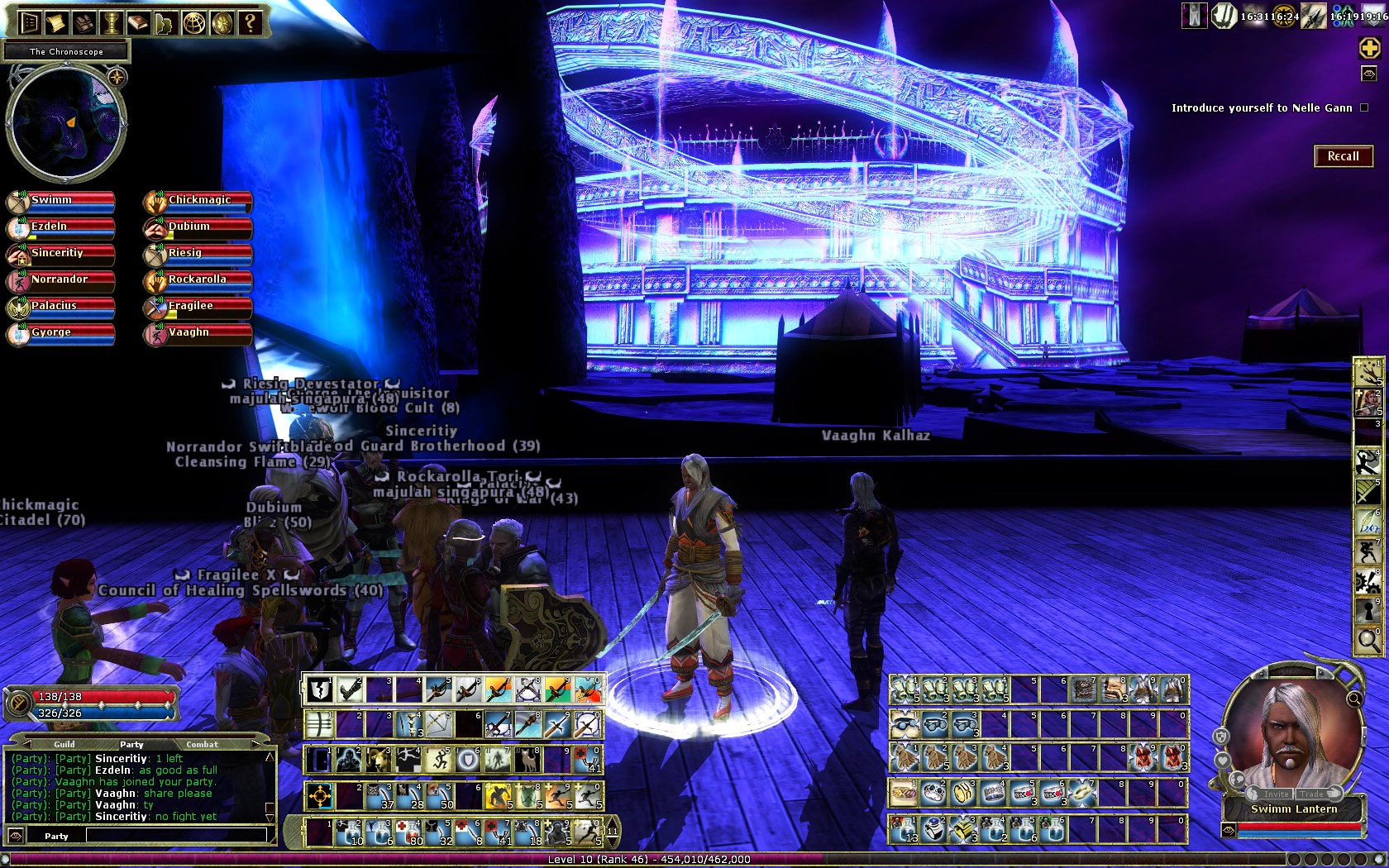Screen dimensions: 1389x868
Task: Click the Recall button
Action: [x=1343, y=156]
